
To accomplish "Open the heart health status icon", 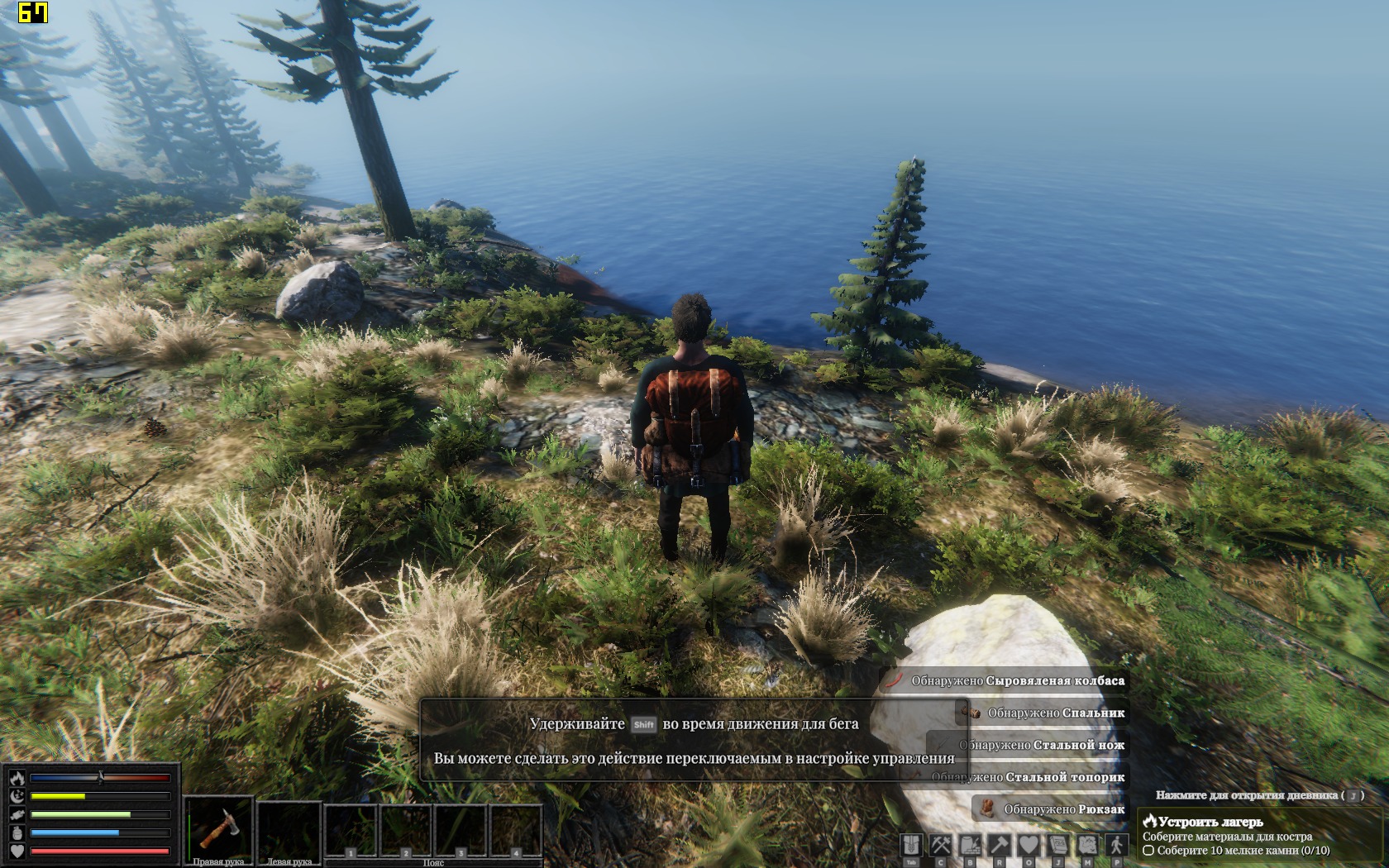I will 1029,845.
